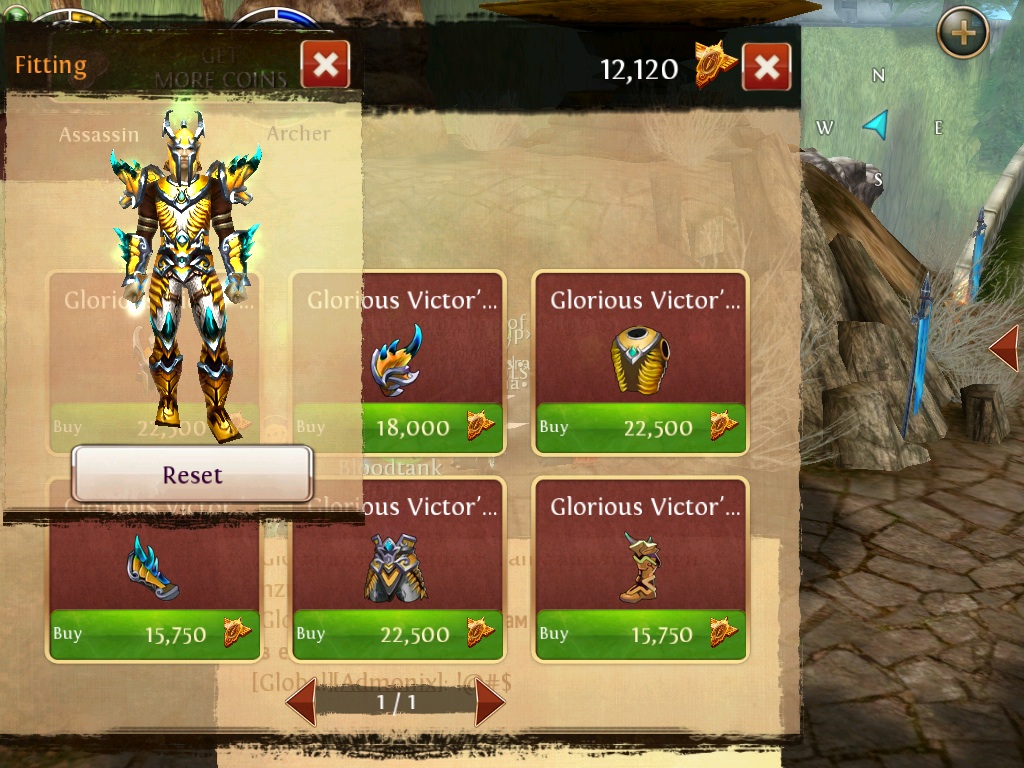Buy the Glorious Victor's boots for 15,750
This screenshot has height=768, width=1024.
640,634
